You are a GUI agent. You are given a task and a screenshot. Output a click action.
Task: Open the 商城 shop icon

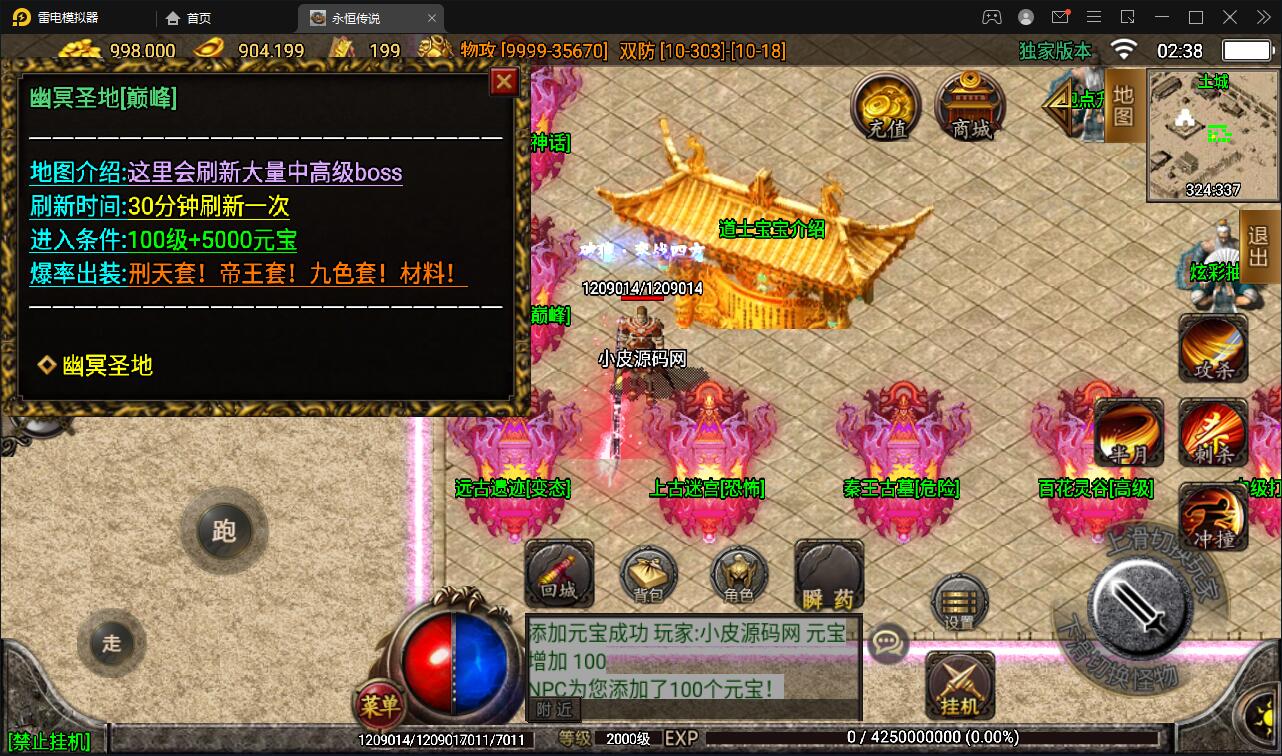click(968, 105)
